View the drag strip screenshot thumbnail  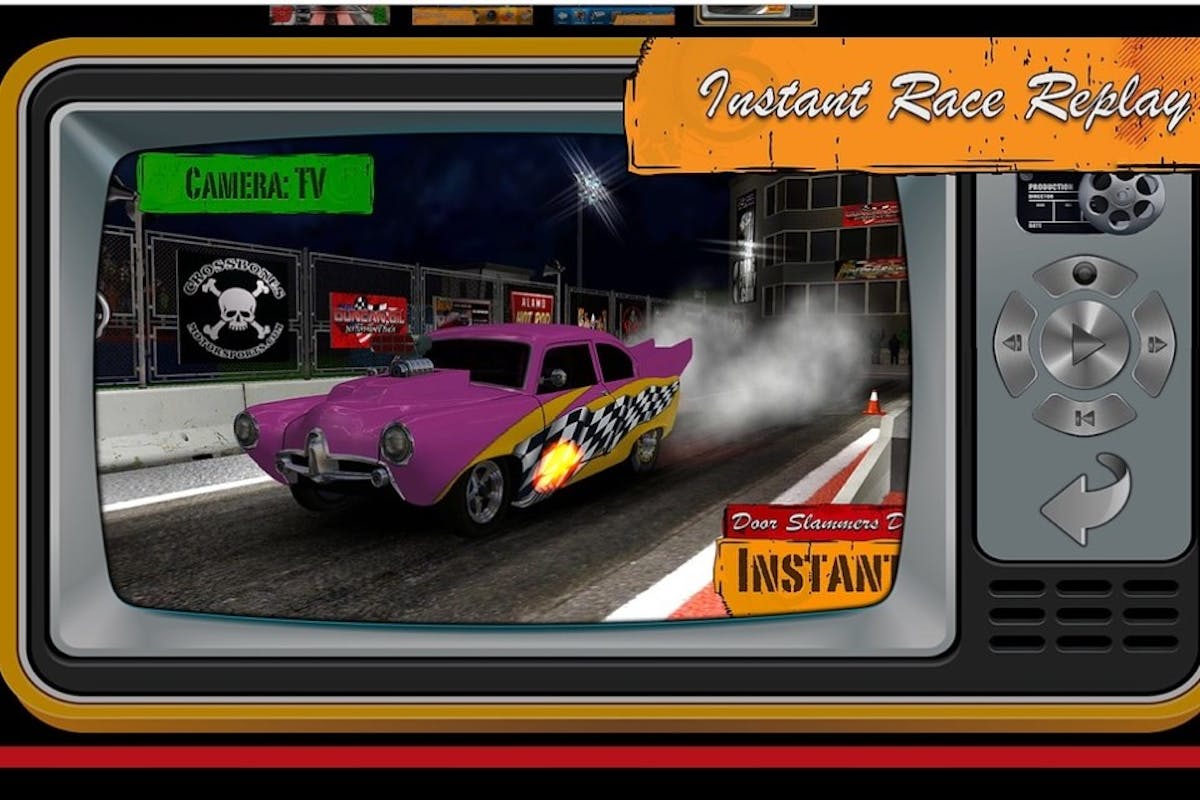tap(329, 15)
